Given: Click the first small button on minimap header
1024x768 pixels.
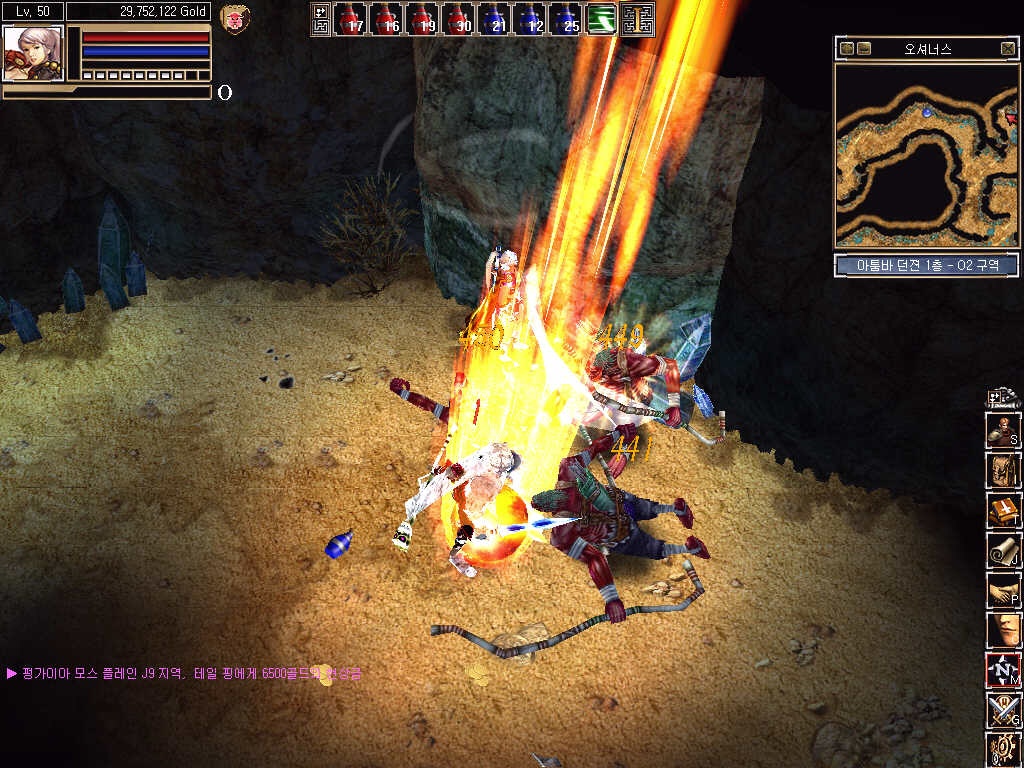Looking at the screenshot, I should point(847,48).
